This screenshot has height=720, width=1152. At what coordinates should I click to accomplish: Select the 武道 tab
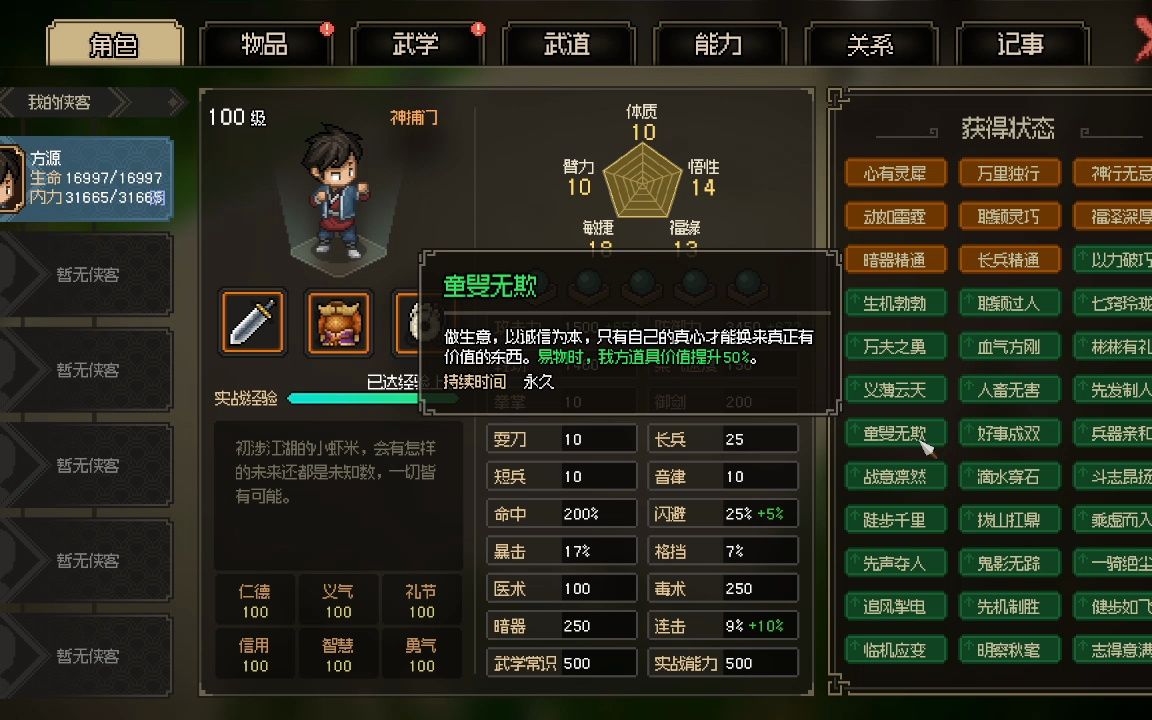coord(567,45)
